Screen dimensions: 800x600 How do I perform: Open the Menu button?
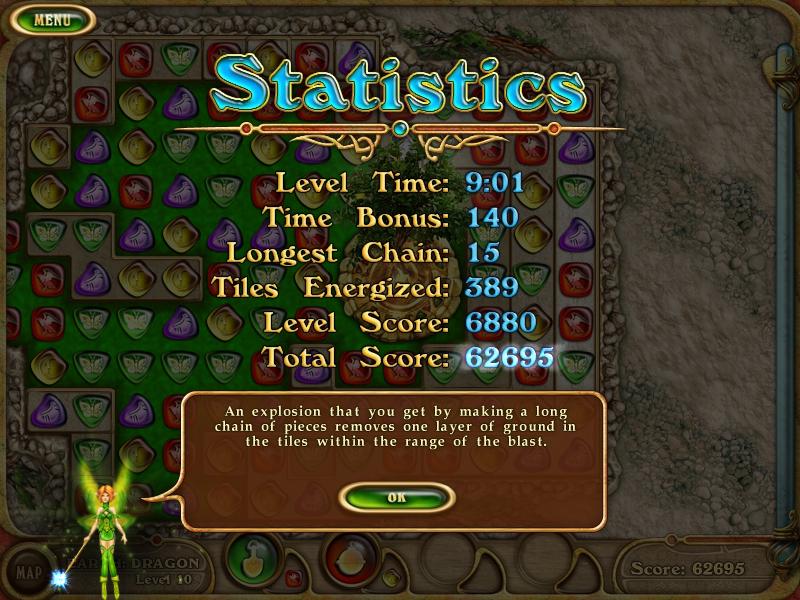pyautogui.click(x=50, y=19)
